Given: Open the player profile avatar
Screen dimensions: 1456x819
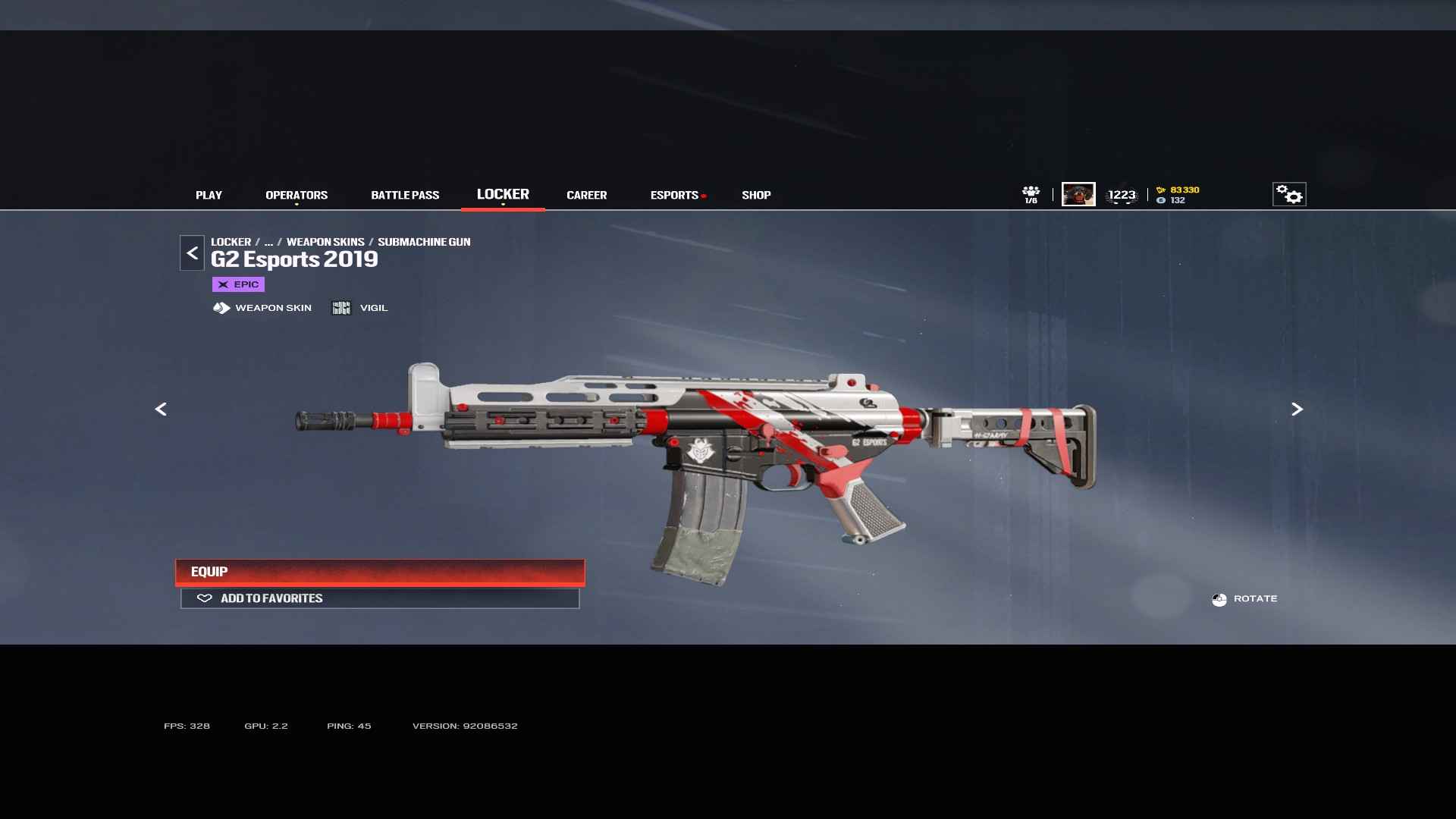Looking at the screenshot, I should [1078, 194].
